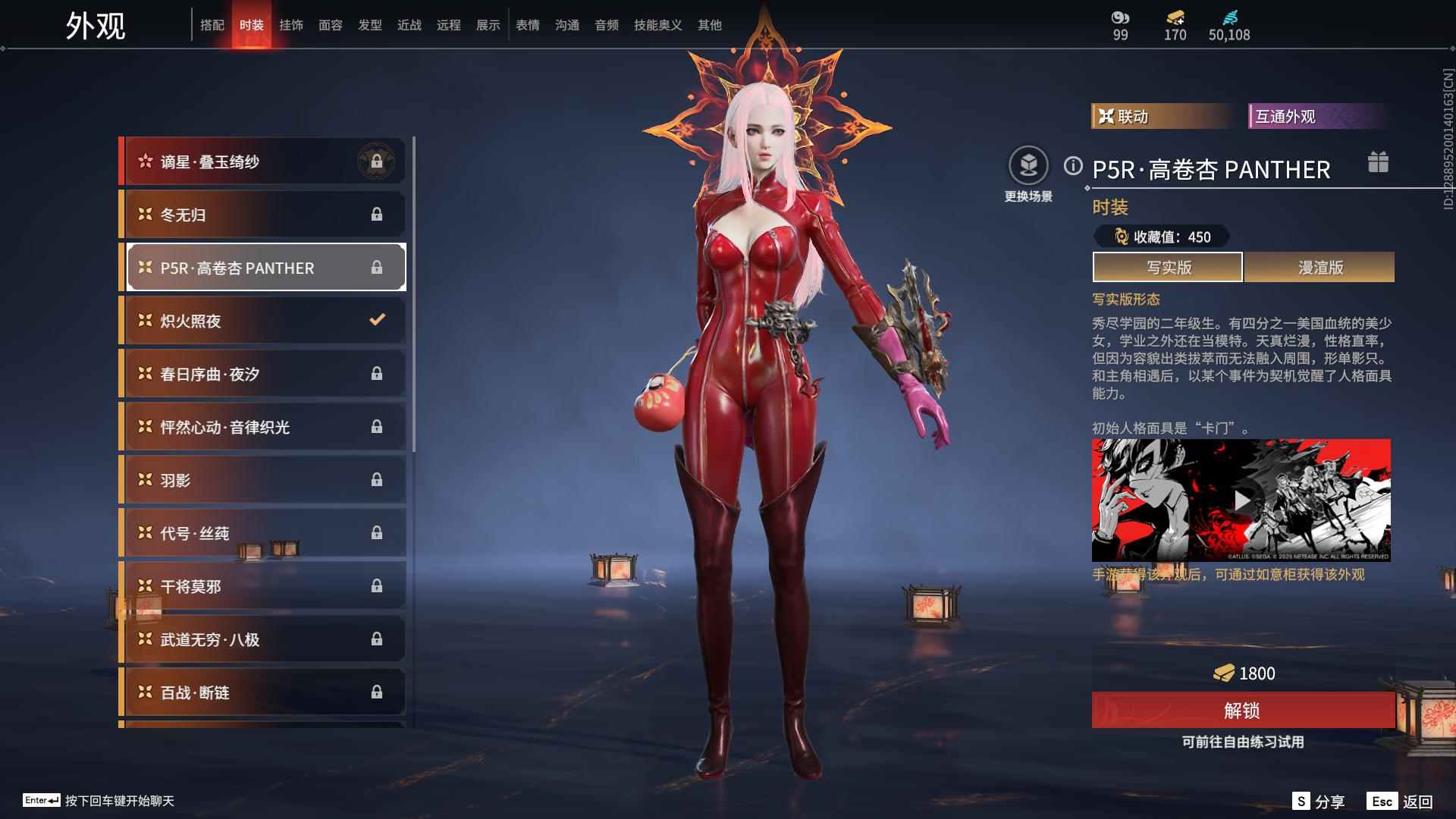Go to the 发型 tab
Image resolution: width=1456 pixels, height=819 pixels.
point(370,25)
